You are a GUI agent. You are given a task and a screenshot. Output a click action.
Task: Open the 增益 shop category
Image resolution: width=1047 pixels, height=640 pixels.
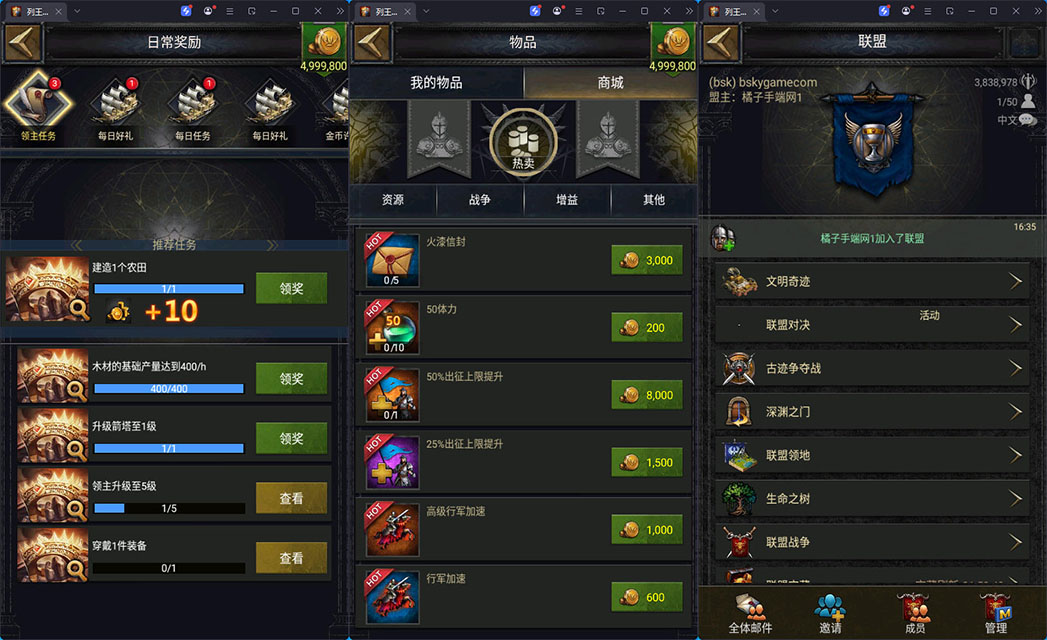click(567, 200)
